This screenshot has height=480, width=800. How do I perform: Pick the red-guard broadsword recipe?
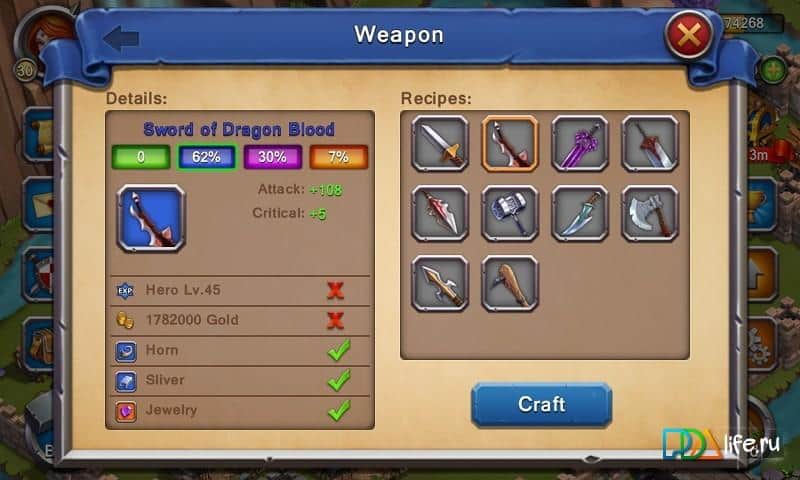click(x=650, y=144)
